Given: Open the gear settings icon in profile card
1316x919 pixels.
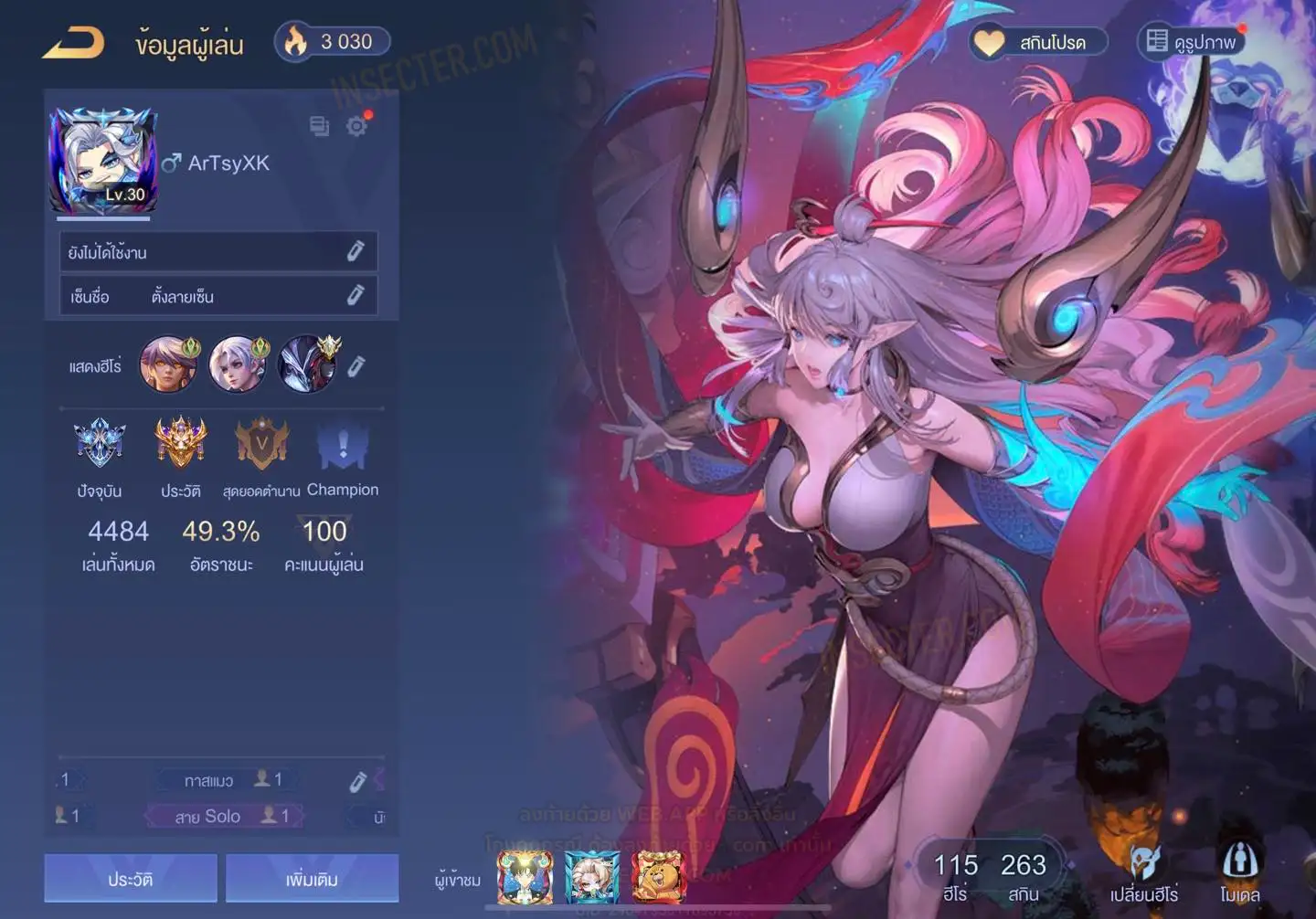Looking at the screenshot, I should (x=356, y=126).
